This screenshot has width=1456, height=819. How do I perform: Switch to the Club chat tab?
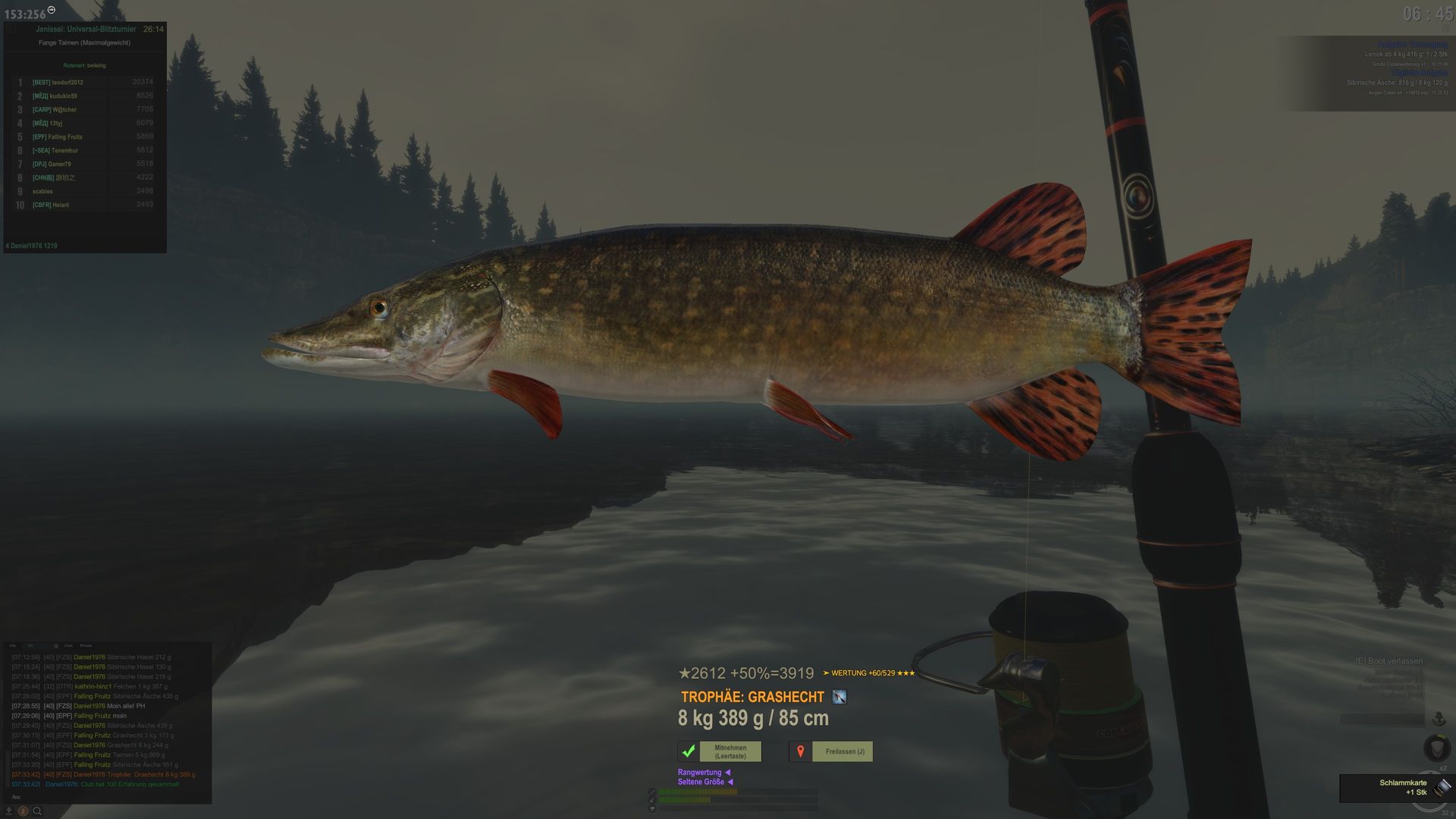pos(68,646)
